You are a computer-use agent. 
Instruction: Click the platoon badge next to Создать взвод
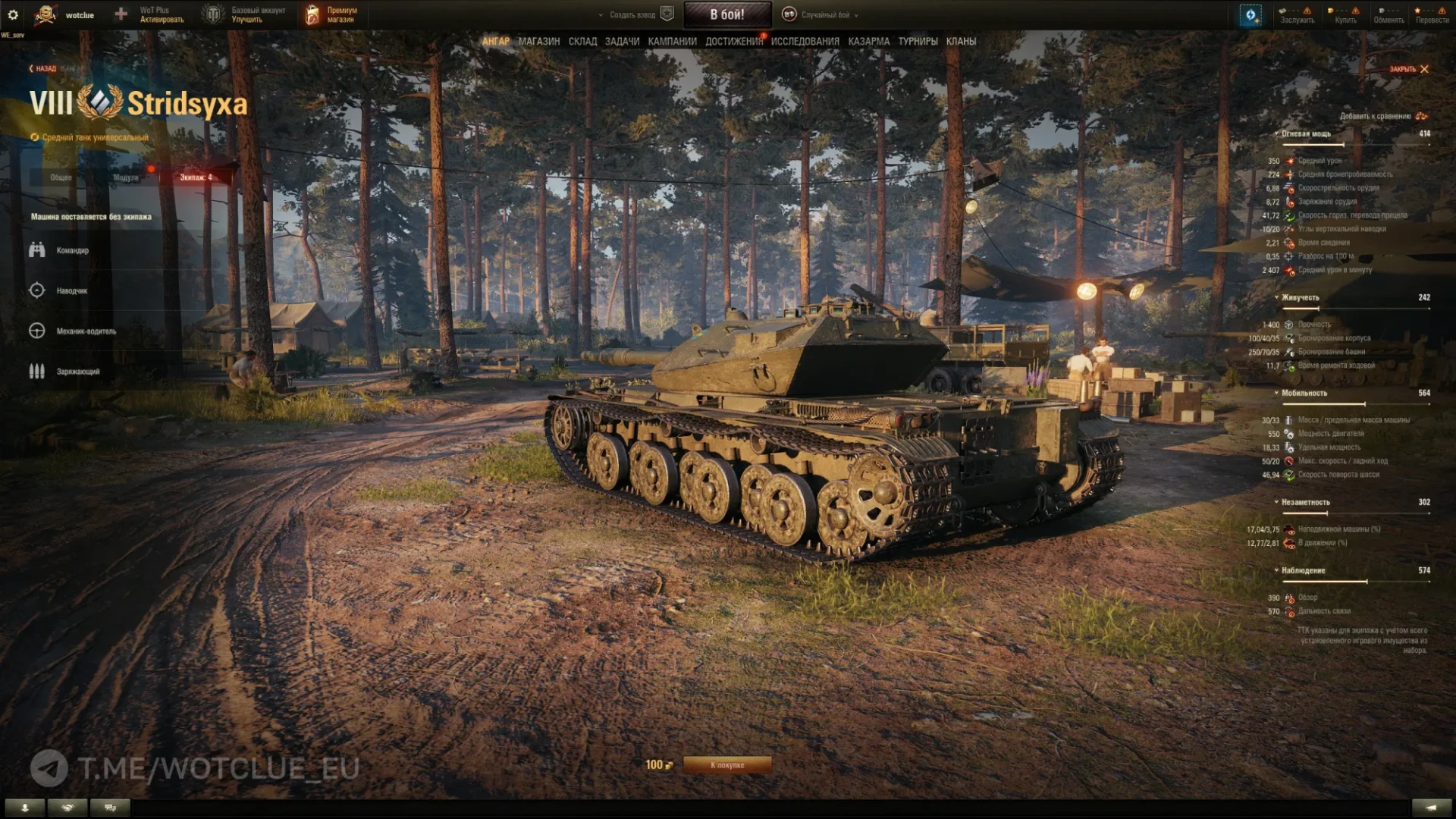coord(665,14)
